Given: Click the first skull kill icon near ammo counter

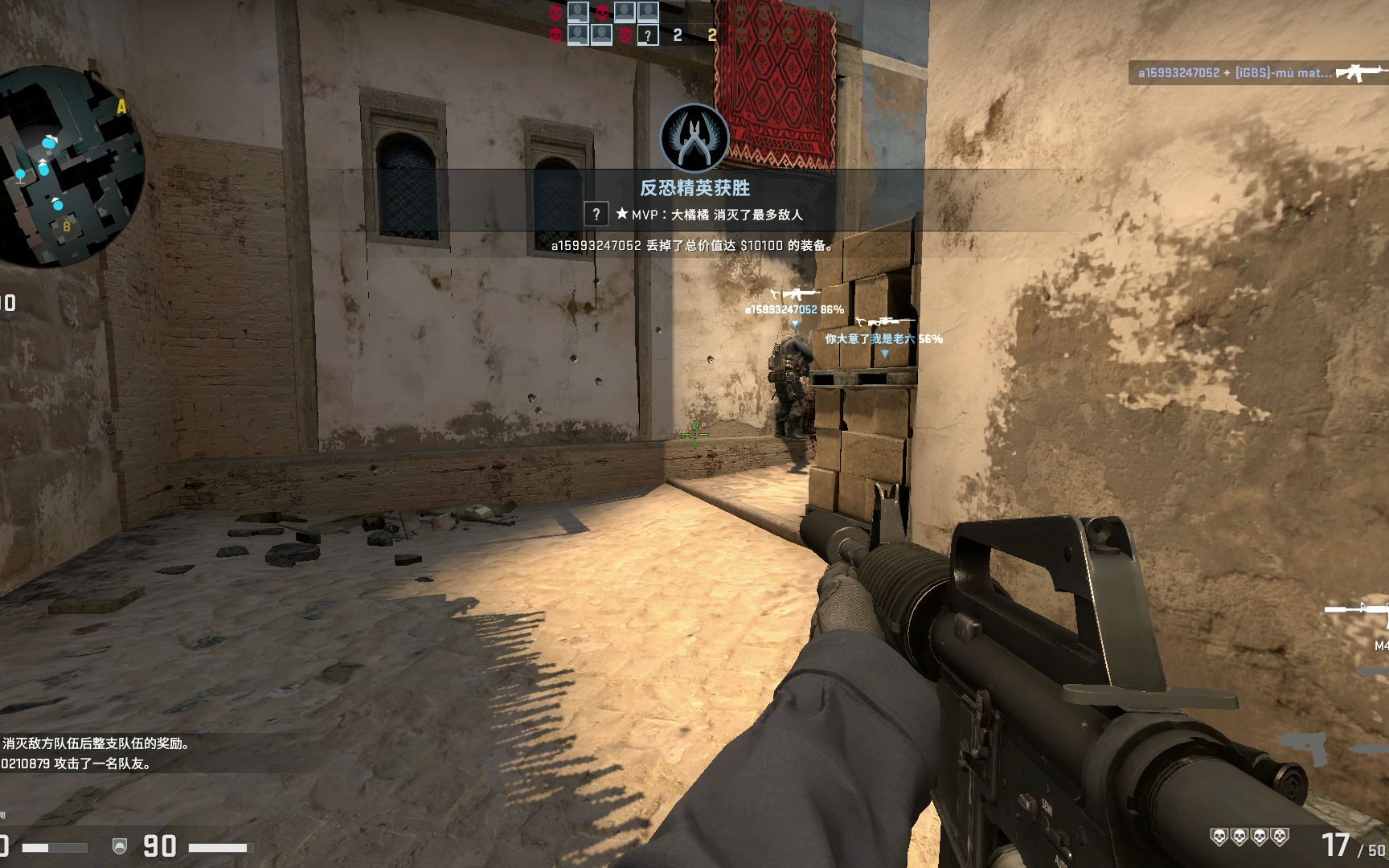Looking at the screenshot, I should click(1219, 836).
